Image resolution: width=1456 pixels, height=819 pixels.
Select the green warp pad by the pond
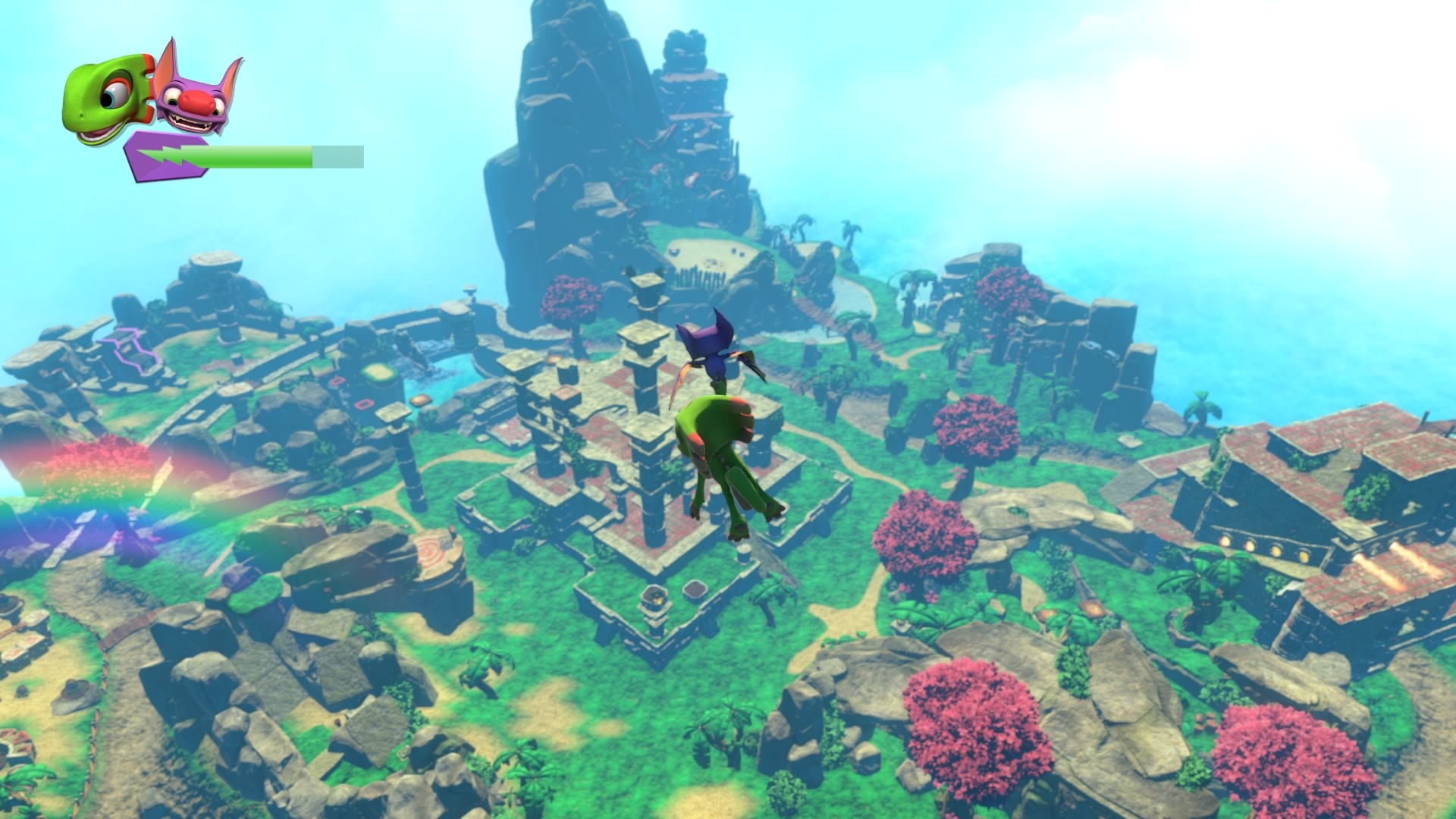[x=377, y=371]
